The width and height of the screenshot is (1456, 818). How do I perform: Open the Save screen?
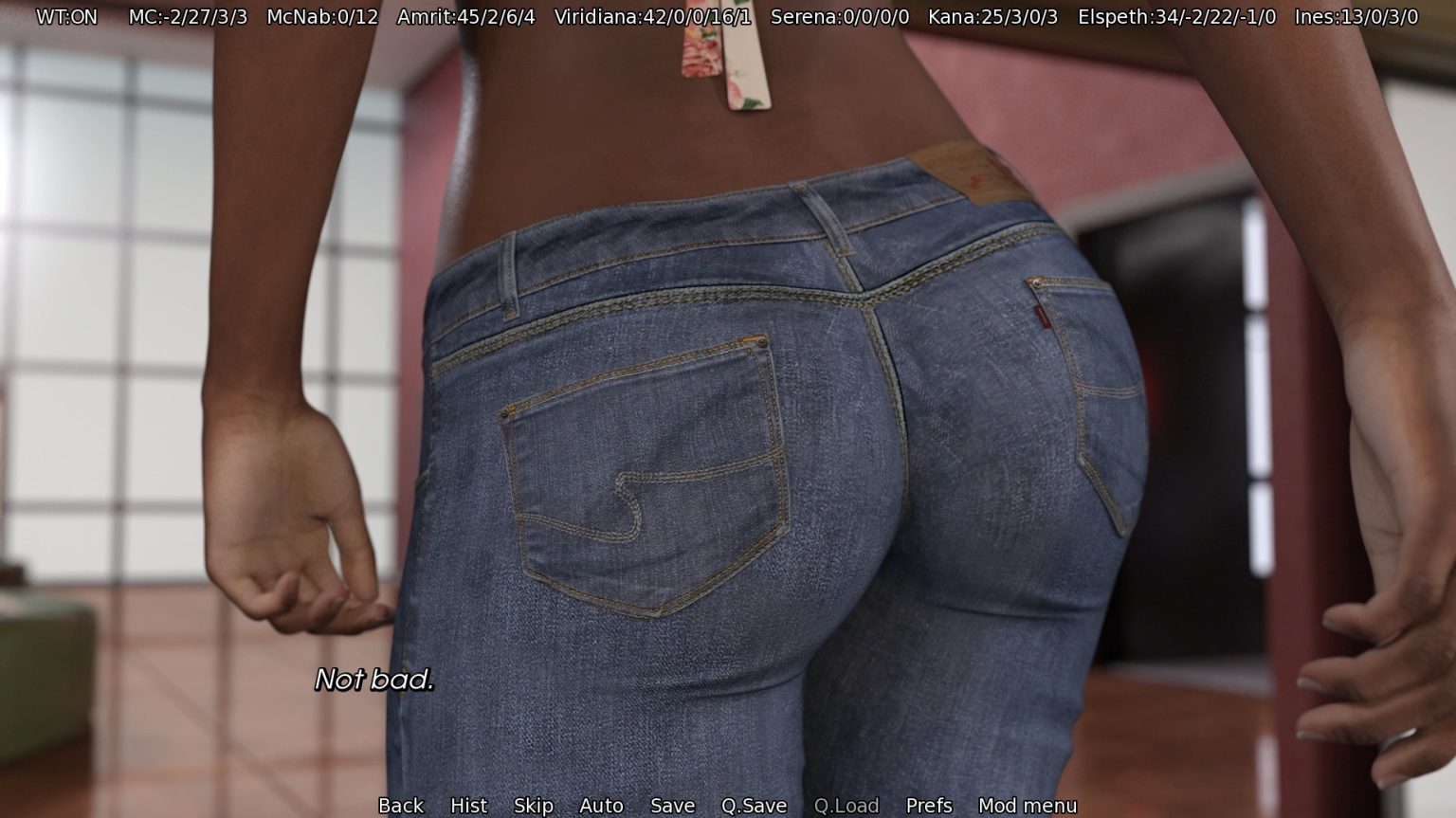tap(672, 805)
